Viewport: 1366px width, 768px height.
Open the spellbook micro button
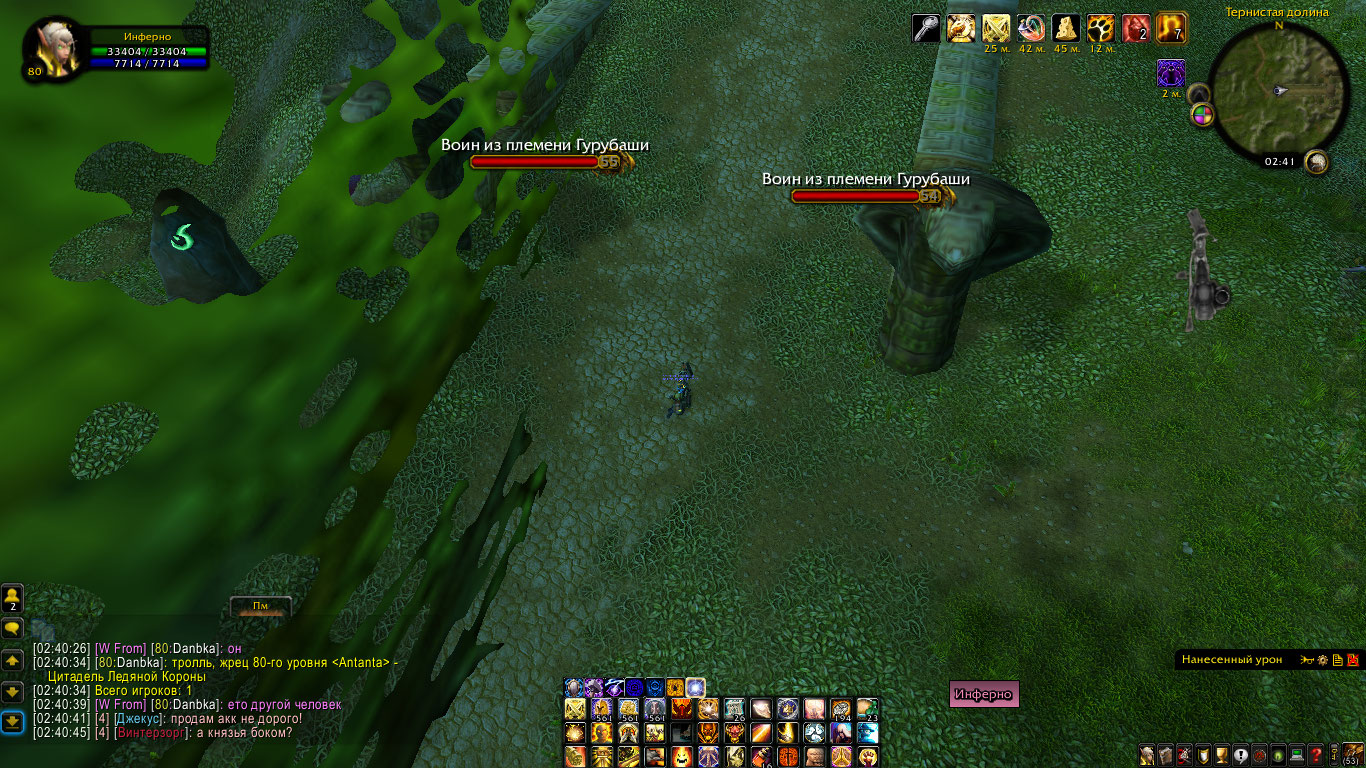(1164, 754)
